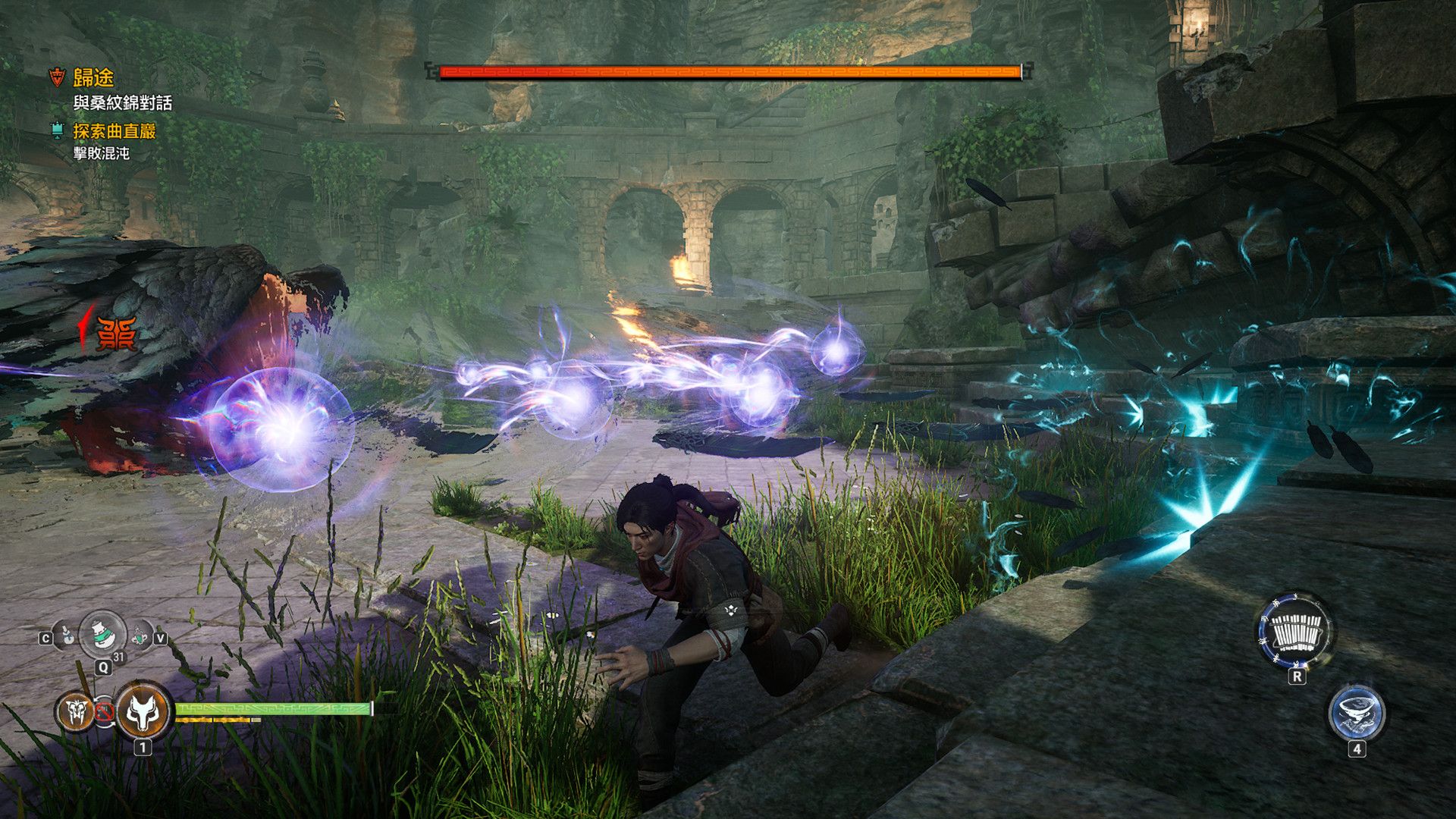Select the wolf-head martial skill bound to 1
This screenshot has height=819, width=1456.
point(144,712)
